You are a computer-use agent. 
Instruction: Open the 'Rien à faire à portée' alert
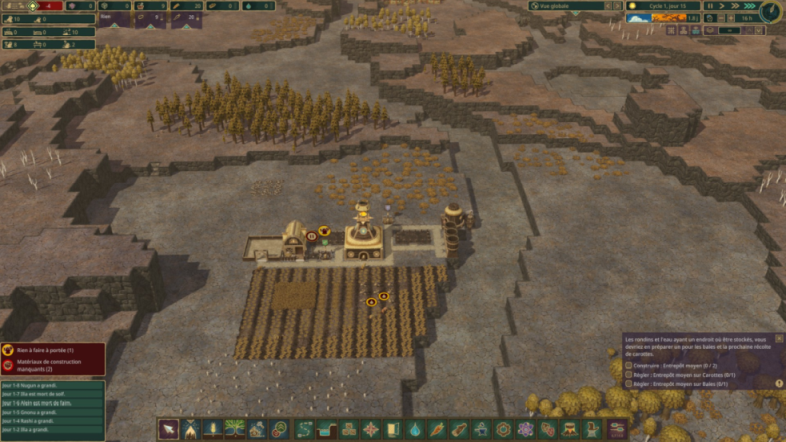[x=52, y=351]
